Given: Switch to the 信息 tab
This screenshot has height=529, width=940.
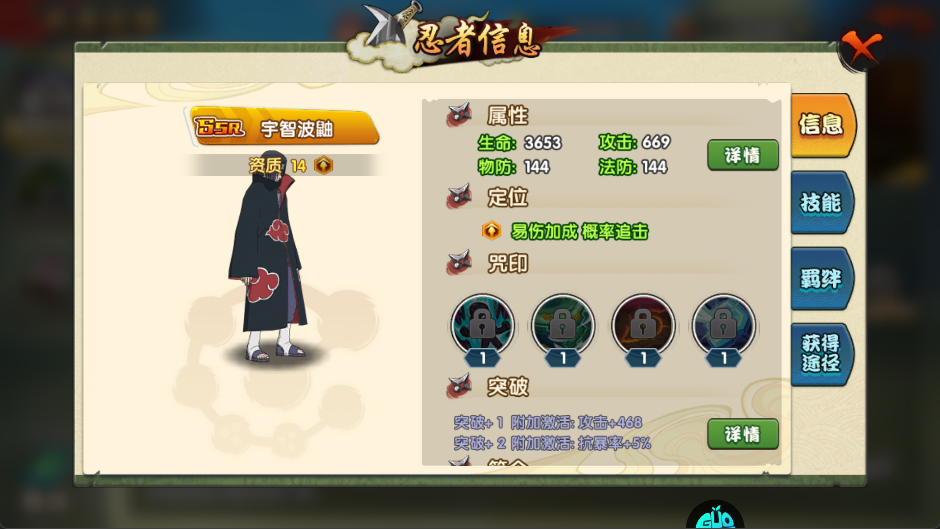Looking at the screenshot, I should point(821,125).
